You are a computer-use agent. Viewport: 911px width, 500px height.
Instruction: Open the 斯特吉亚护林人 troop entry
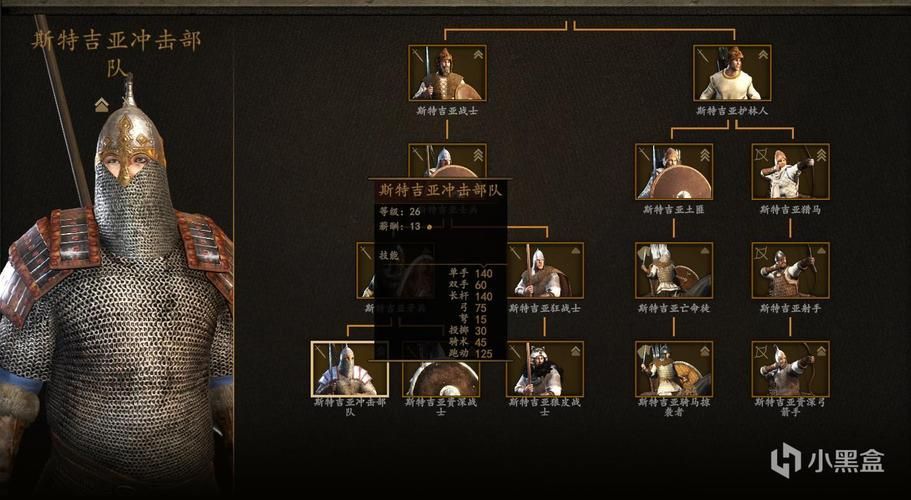[x=732, y=73]
